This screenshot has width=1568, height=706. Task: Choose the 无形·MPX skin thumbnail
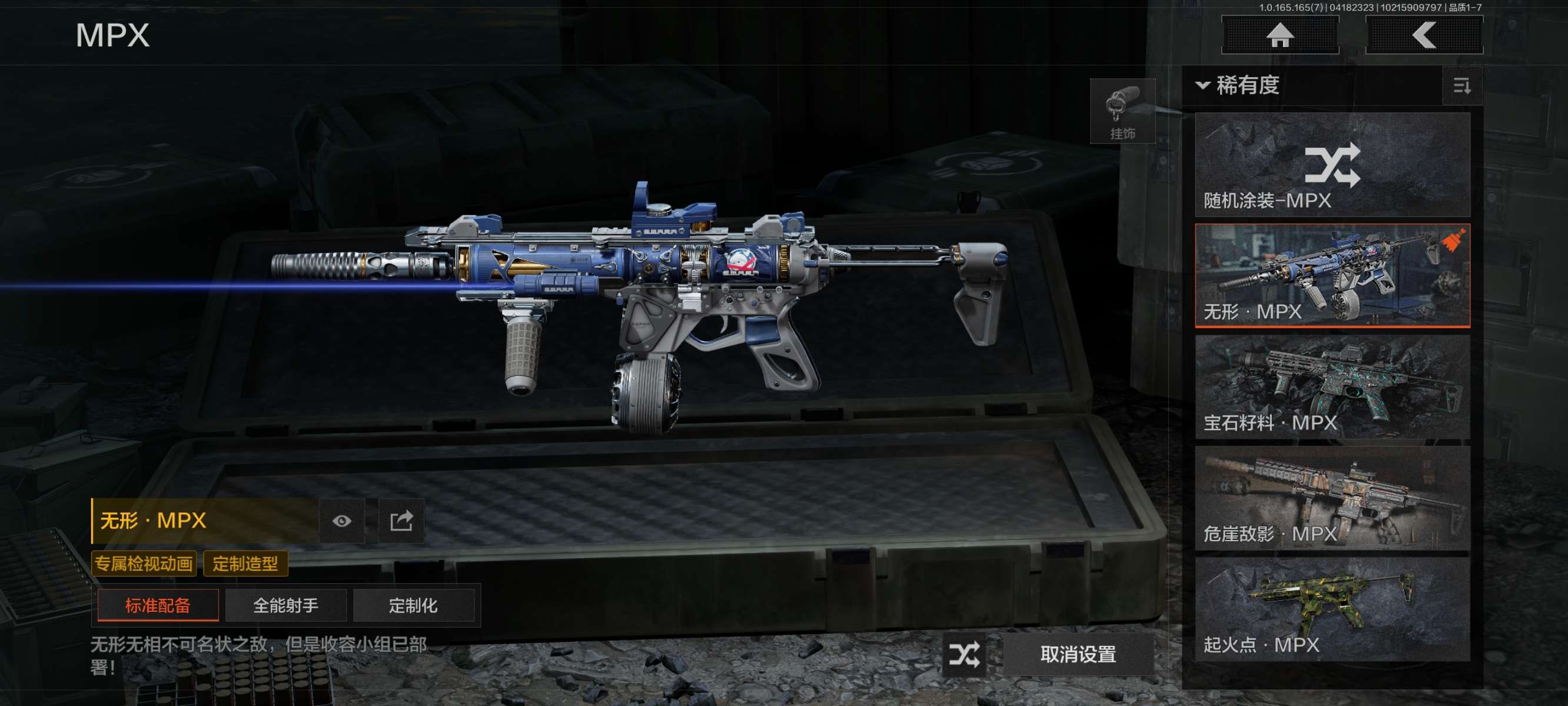pyautogui.click(x=1332, y=276)
